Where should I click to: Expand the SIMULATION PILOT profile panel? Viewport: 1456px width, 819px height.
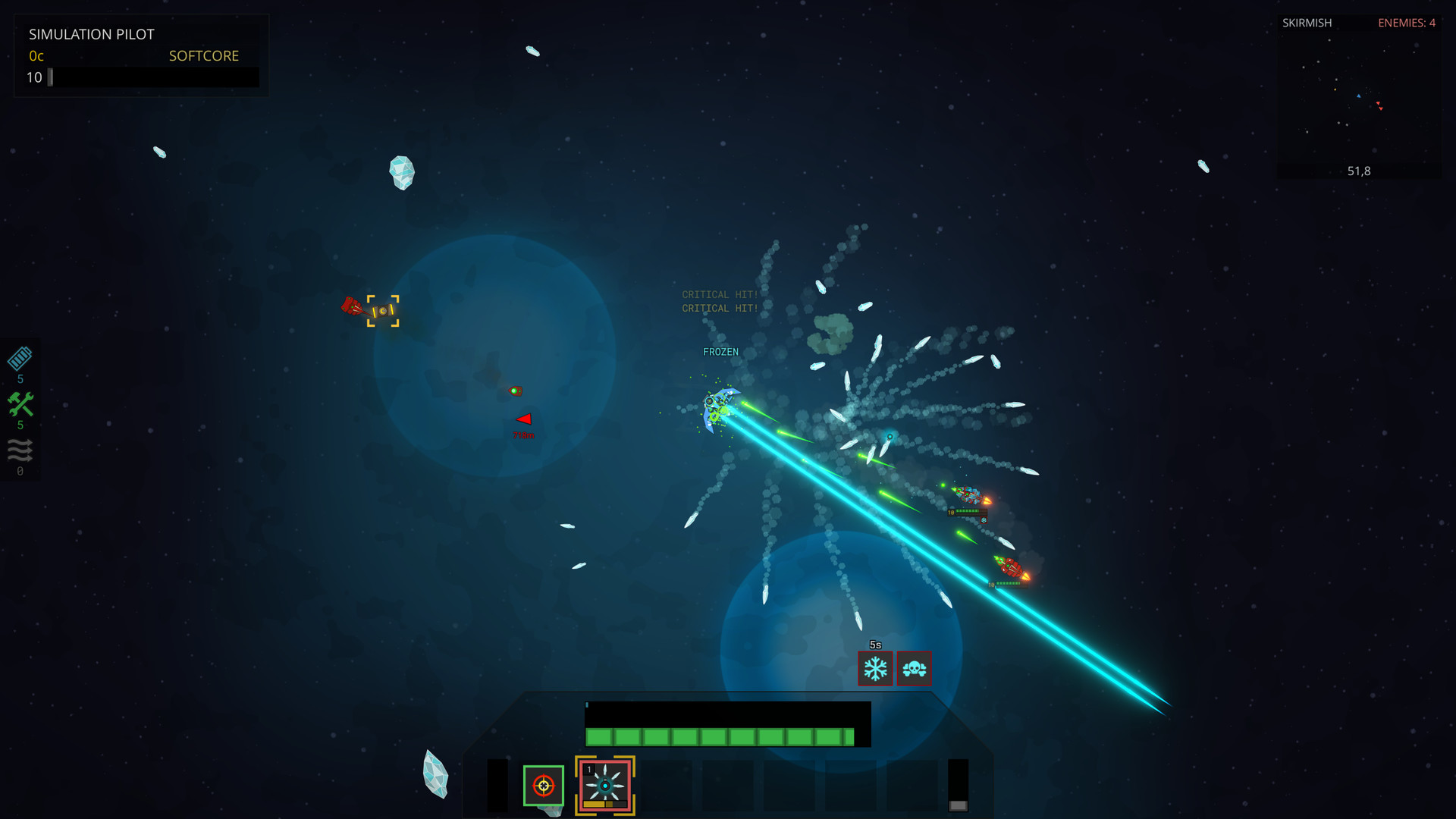pos(92,34)
